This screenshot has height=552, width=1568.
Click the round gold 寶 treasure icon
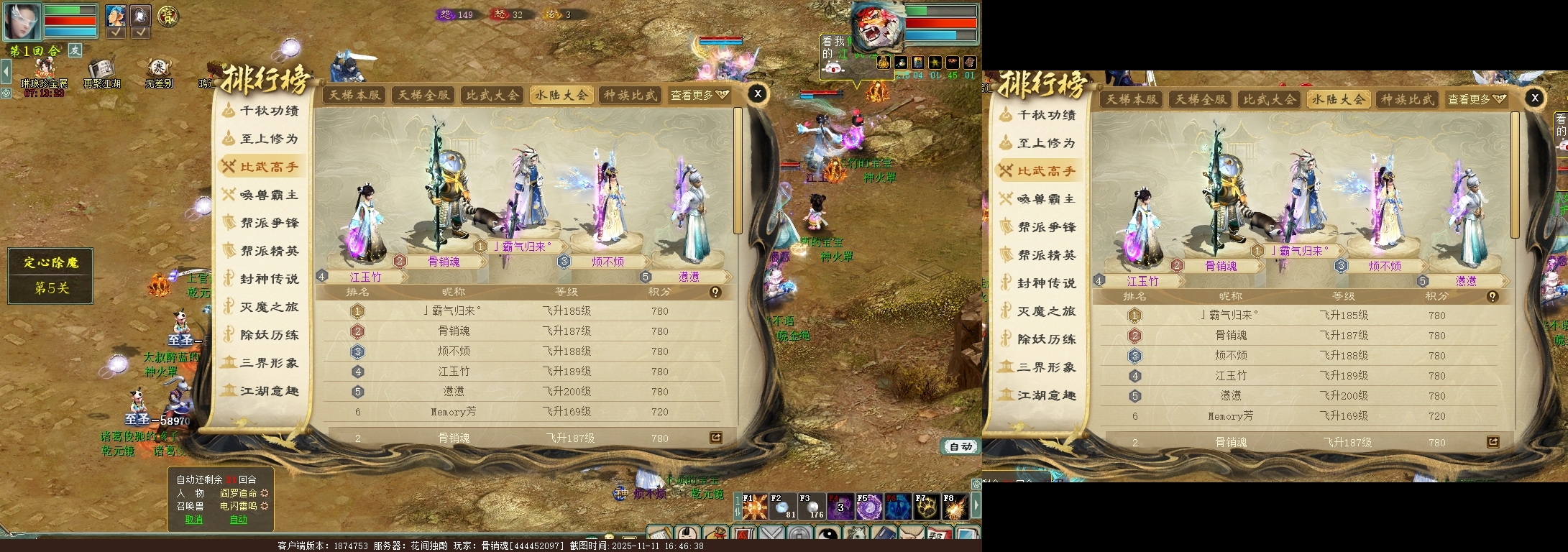point(168,16)
